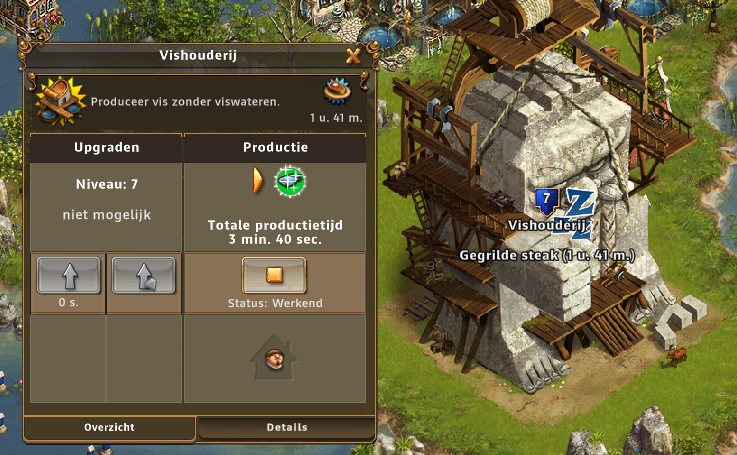737x455 pixels.
Task: Close the Vishouderij window
Action: tap(352, 57)
